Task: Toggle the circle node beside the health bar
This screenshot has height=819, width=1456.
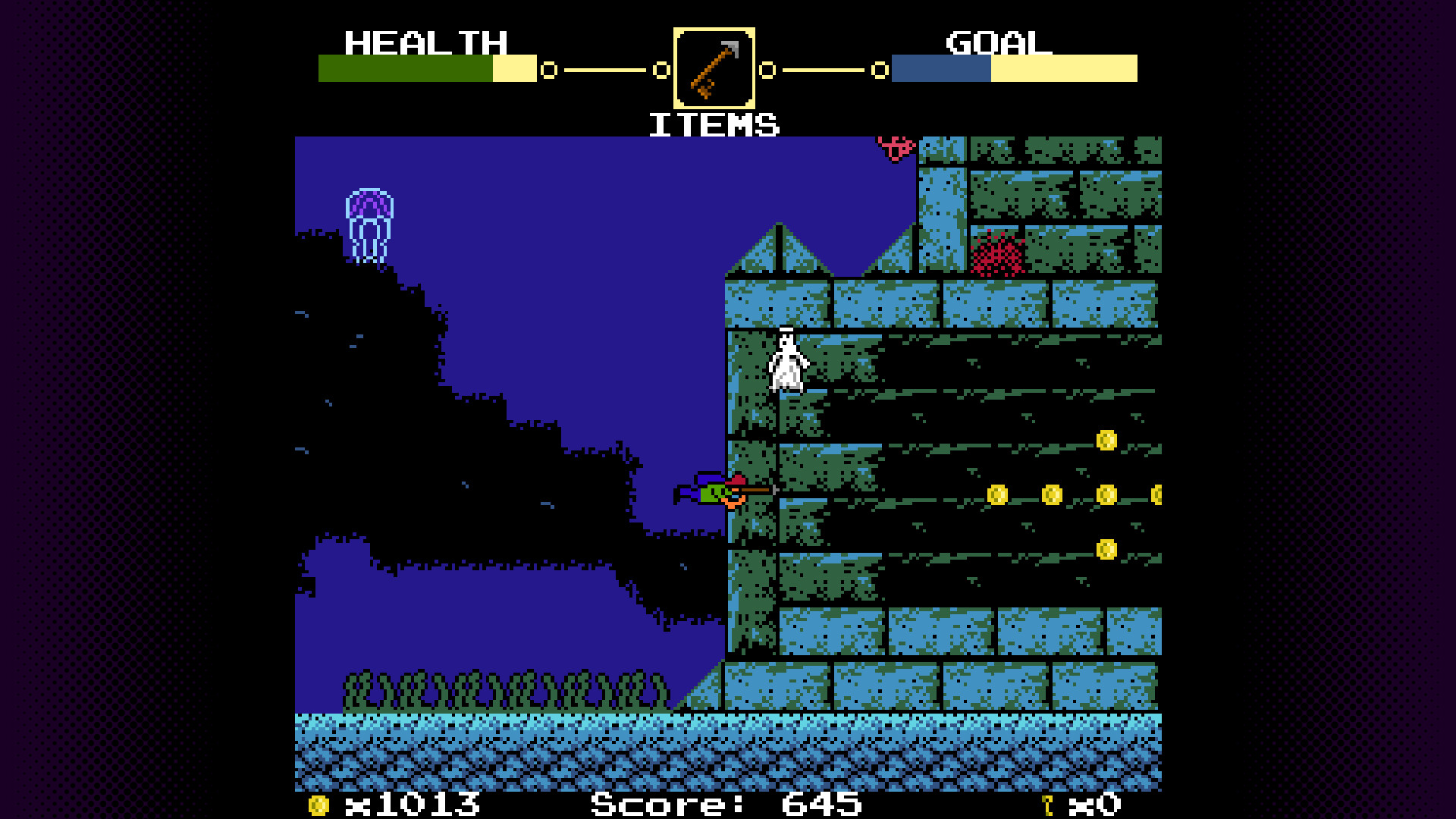Action: click(x=548, y=70)
